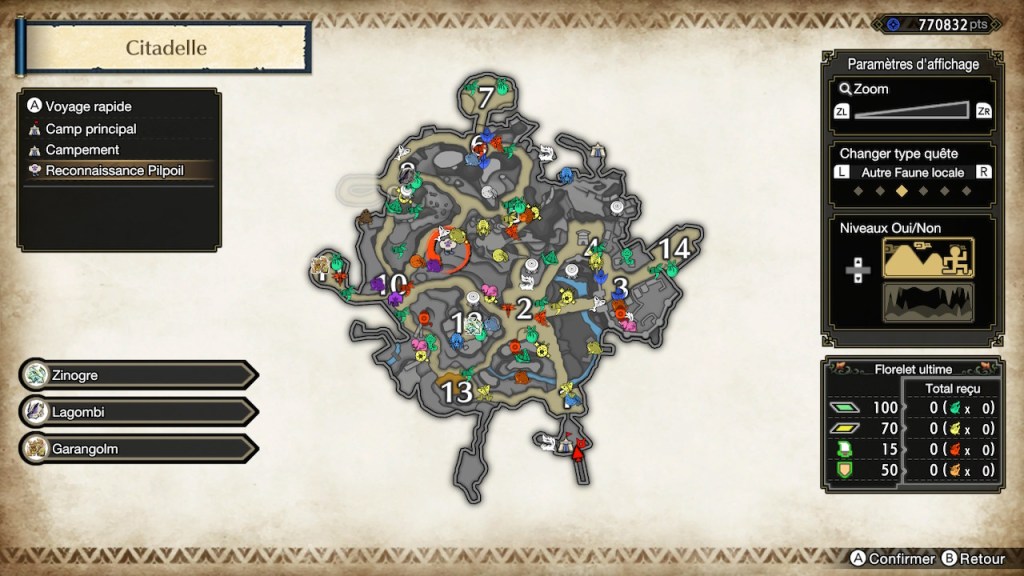This screenshot has height=576, width=1024.
Task: Switch to the underground cave level view
Action: tap(927, 302)
